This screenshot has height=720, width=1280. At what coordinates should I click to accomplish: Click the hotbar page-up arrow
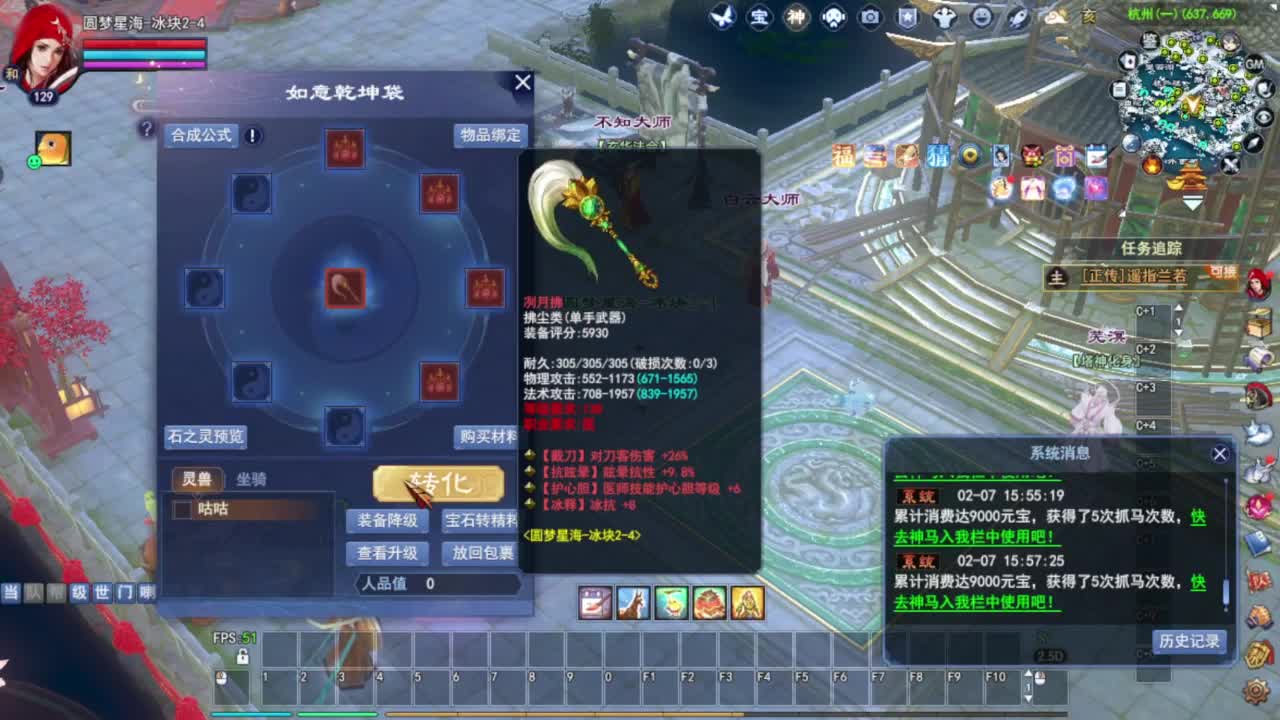(1028, 671)
